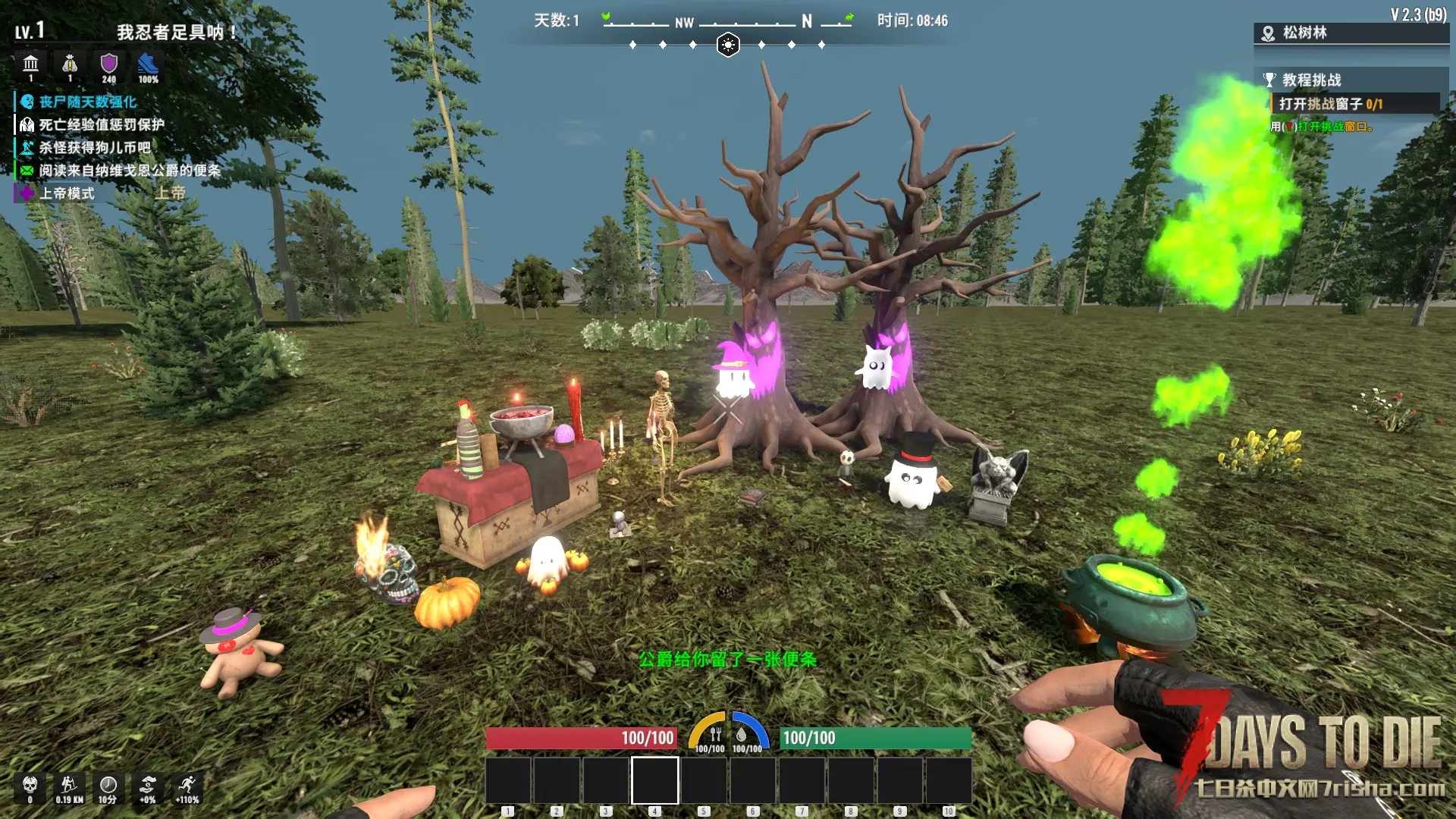Viewport: 1456px width, 819px height.
Task: Click the purple shield armor icon
Action: click(109, 64)
